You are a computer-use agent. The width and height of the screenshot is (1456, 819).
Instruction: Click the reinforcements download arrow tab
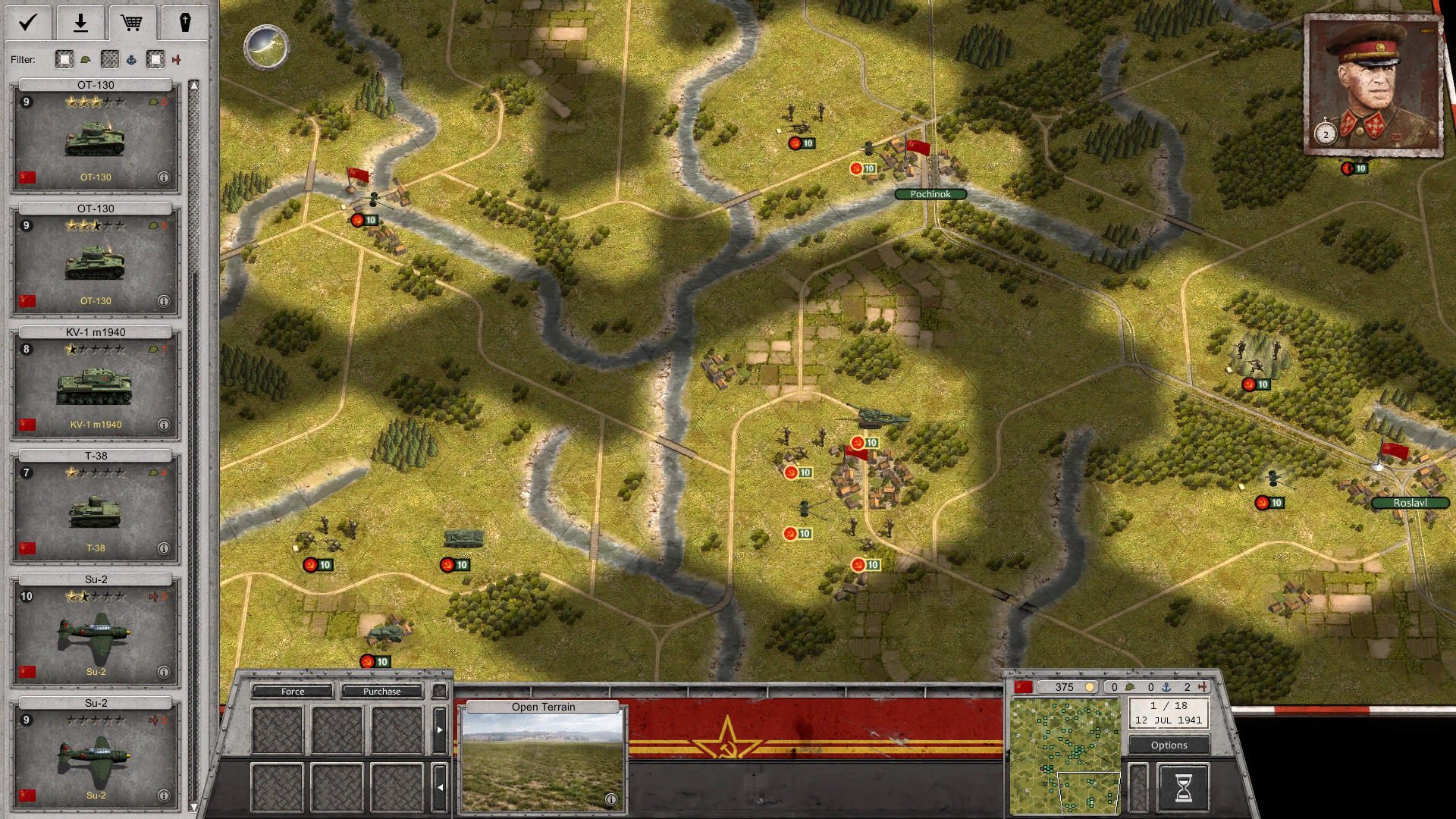[80, 23]
